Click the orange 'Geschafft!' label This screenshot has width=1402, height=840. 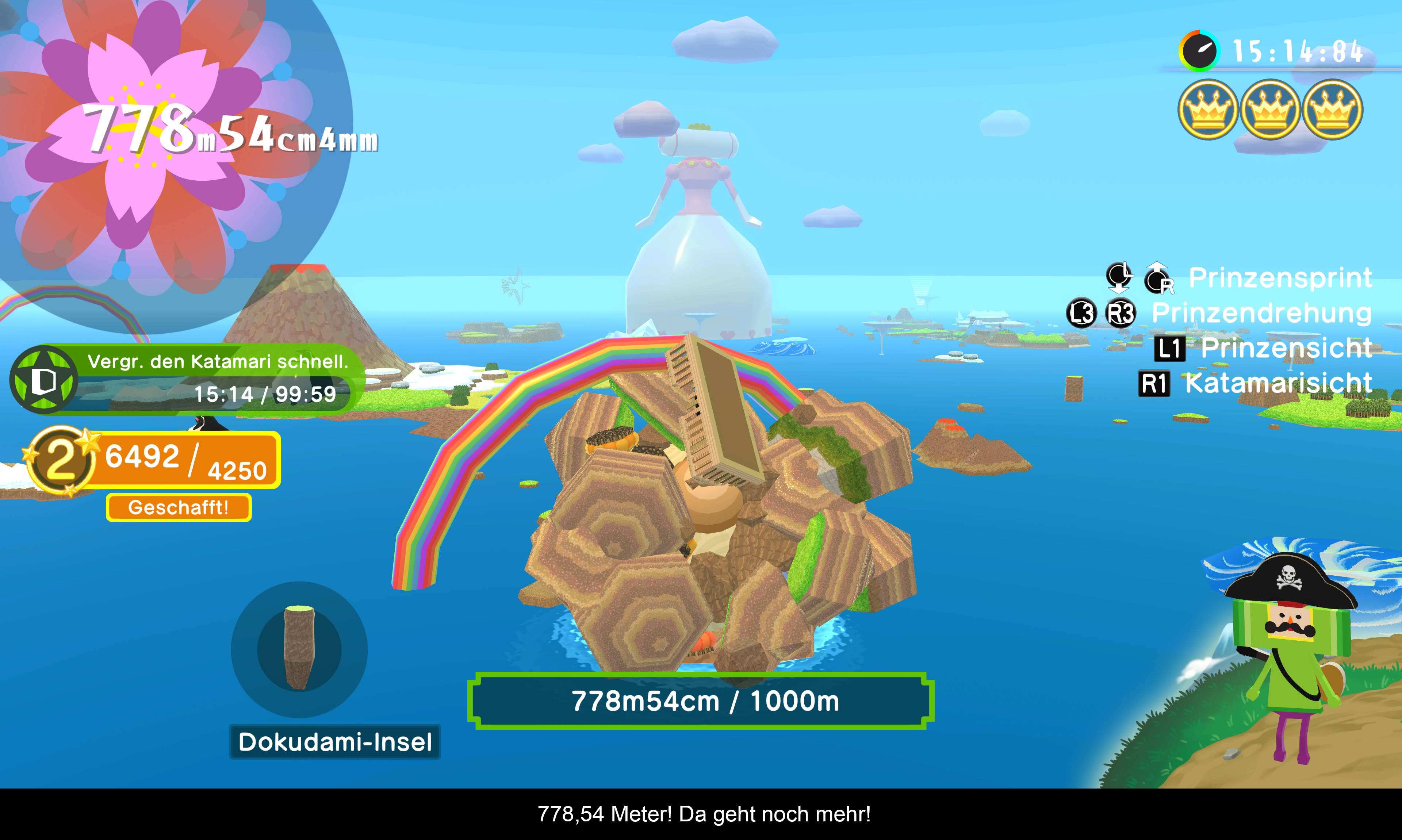click(x=178, y=507)
